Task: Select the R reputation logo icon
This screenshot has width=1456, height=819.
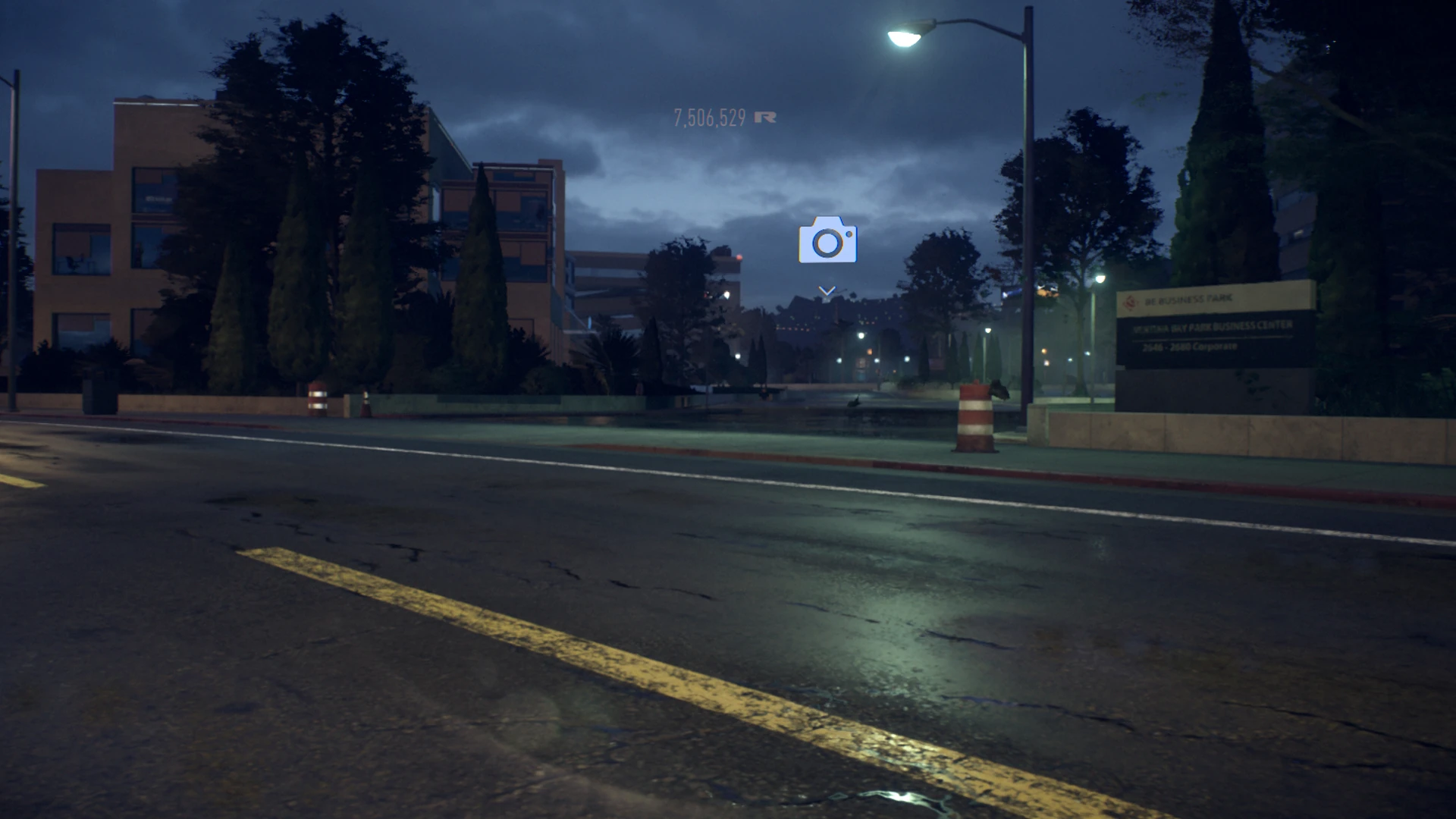Action: point(766,117)
